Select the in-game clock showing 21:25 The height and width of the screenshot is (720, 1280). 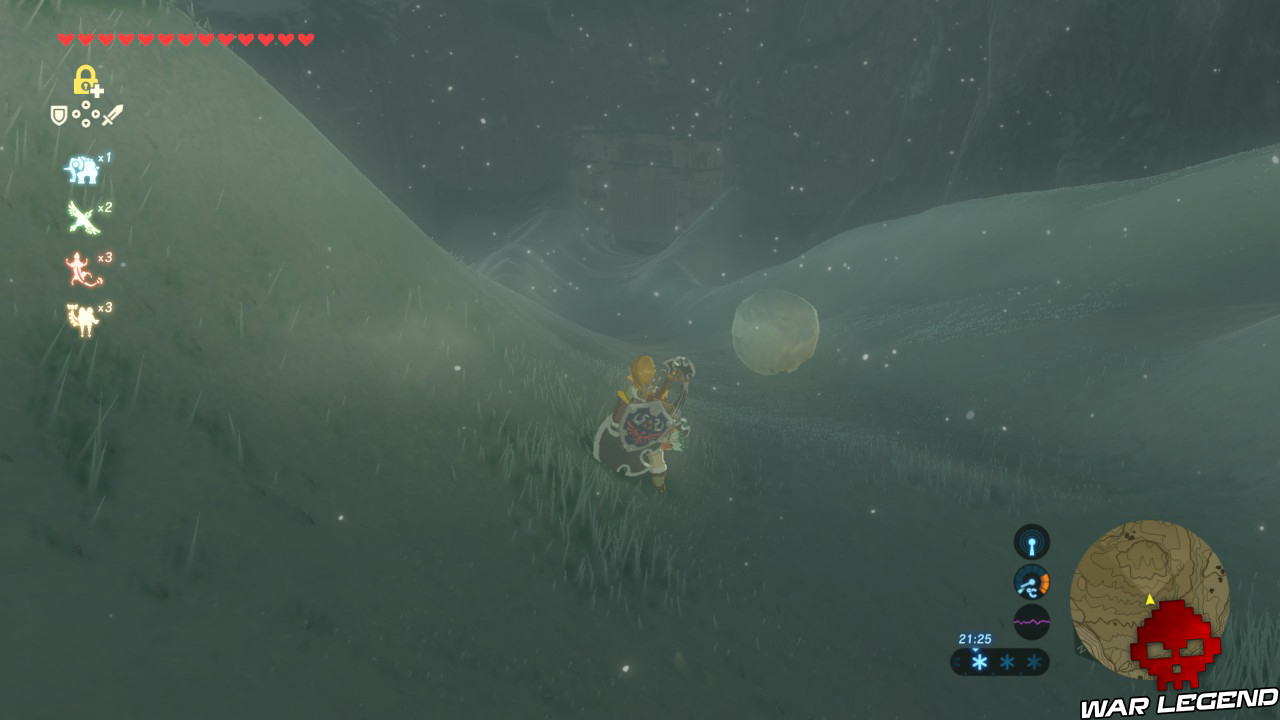click(x=975, y=639)
